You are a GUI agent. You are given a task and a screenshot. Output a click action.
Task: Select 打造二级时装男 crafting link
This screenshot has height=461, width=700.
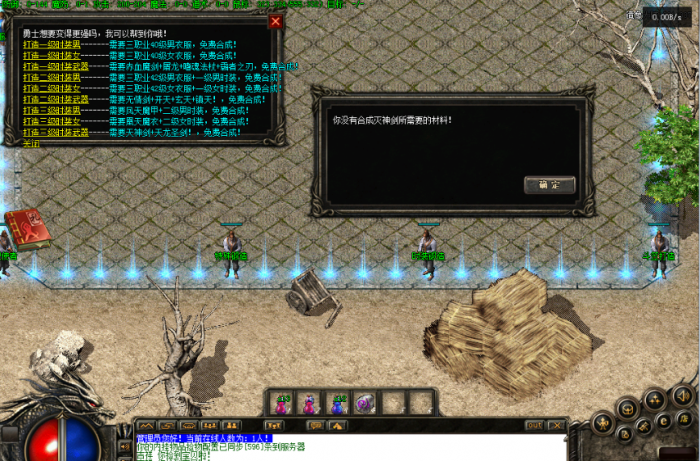tap(50, 77)
